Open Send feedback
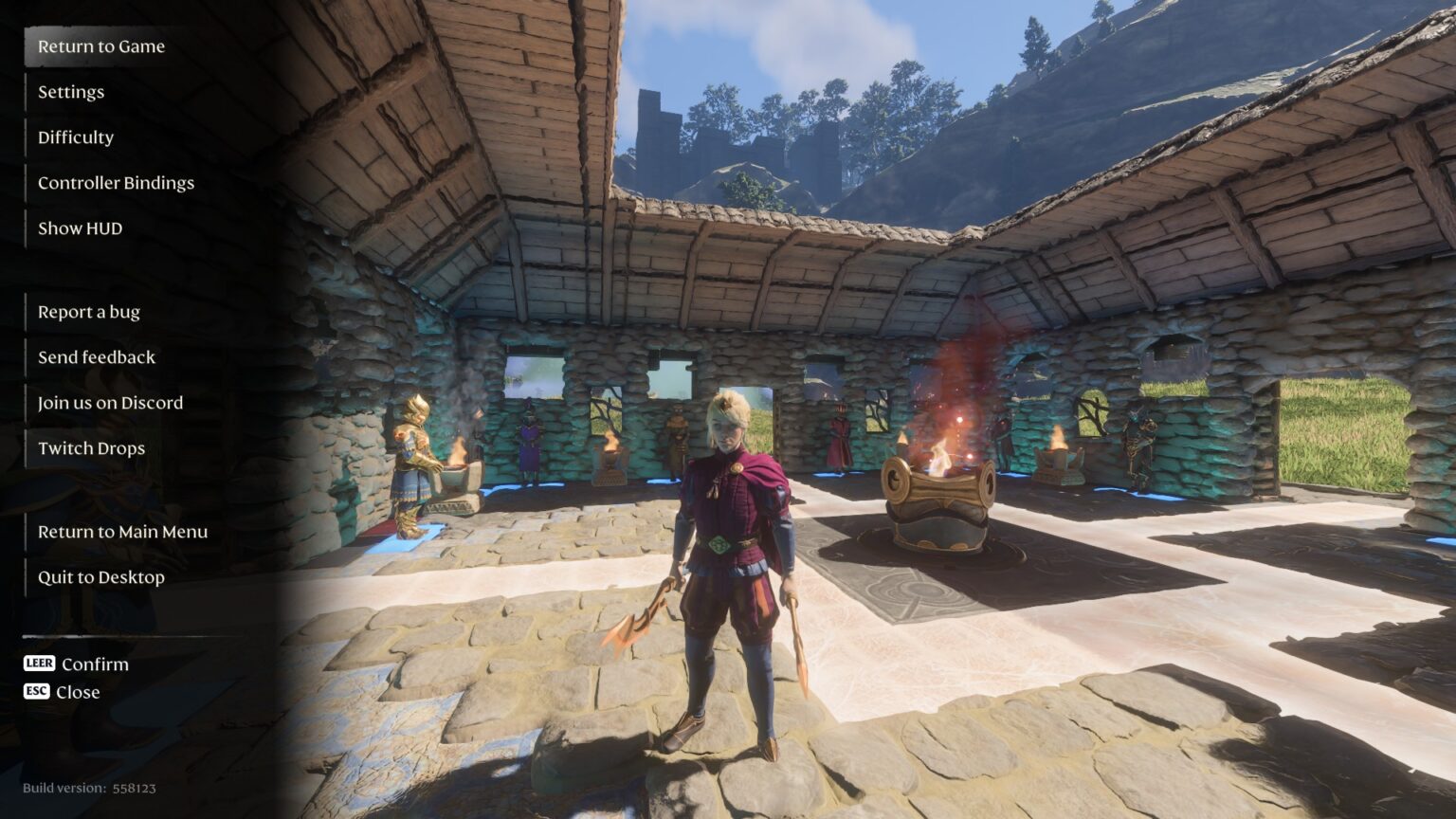The height and width of the screenshot is (819, 1456). point(97,357)
